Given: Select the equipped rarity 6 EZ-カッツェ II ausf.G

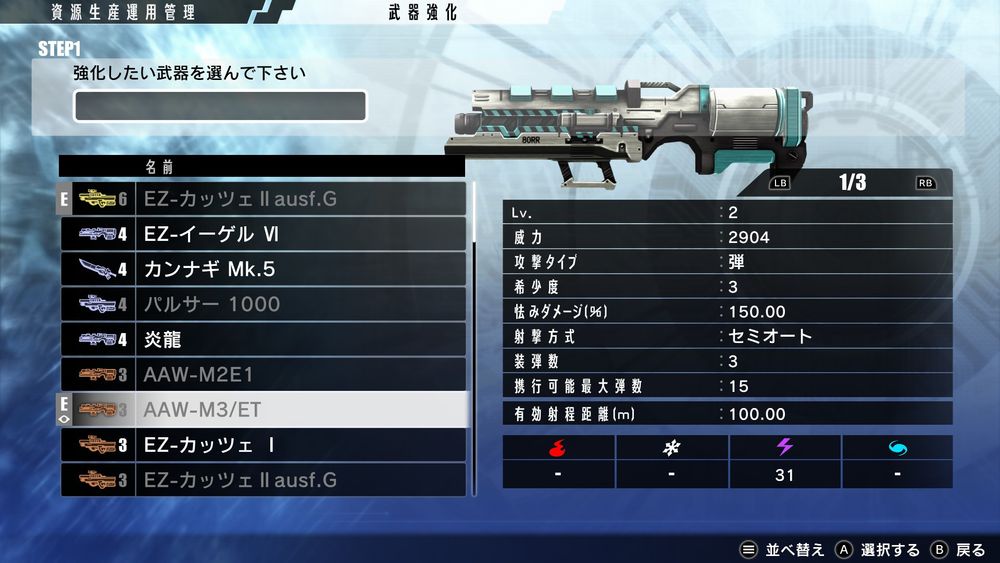Looking at the screenshot, I should pos(264,199).
